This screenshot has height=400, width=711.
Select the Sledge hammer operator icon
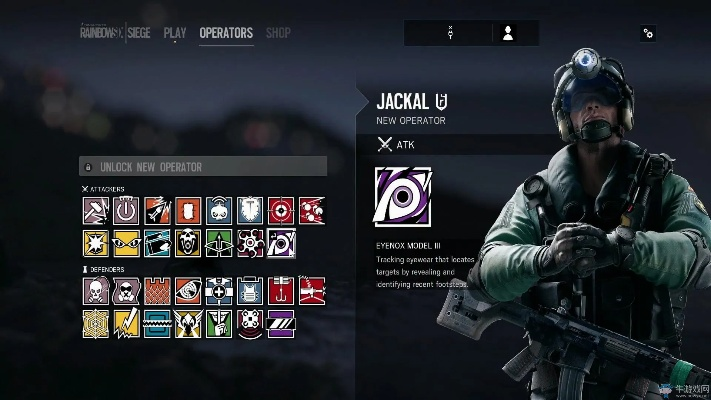click(96, 210)
